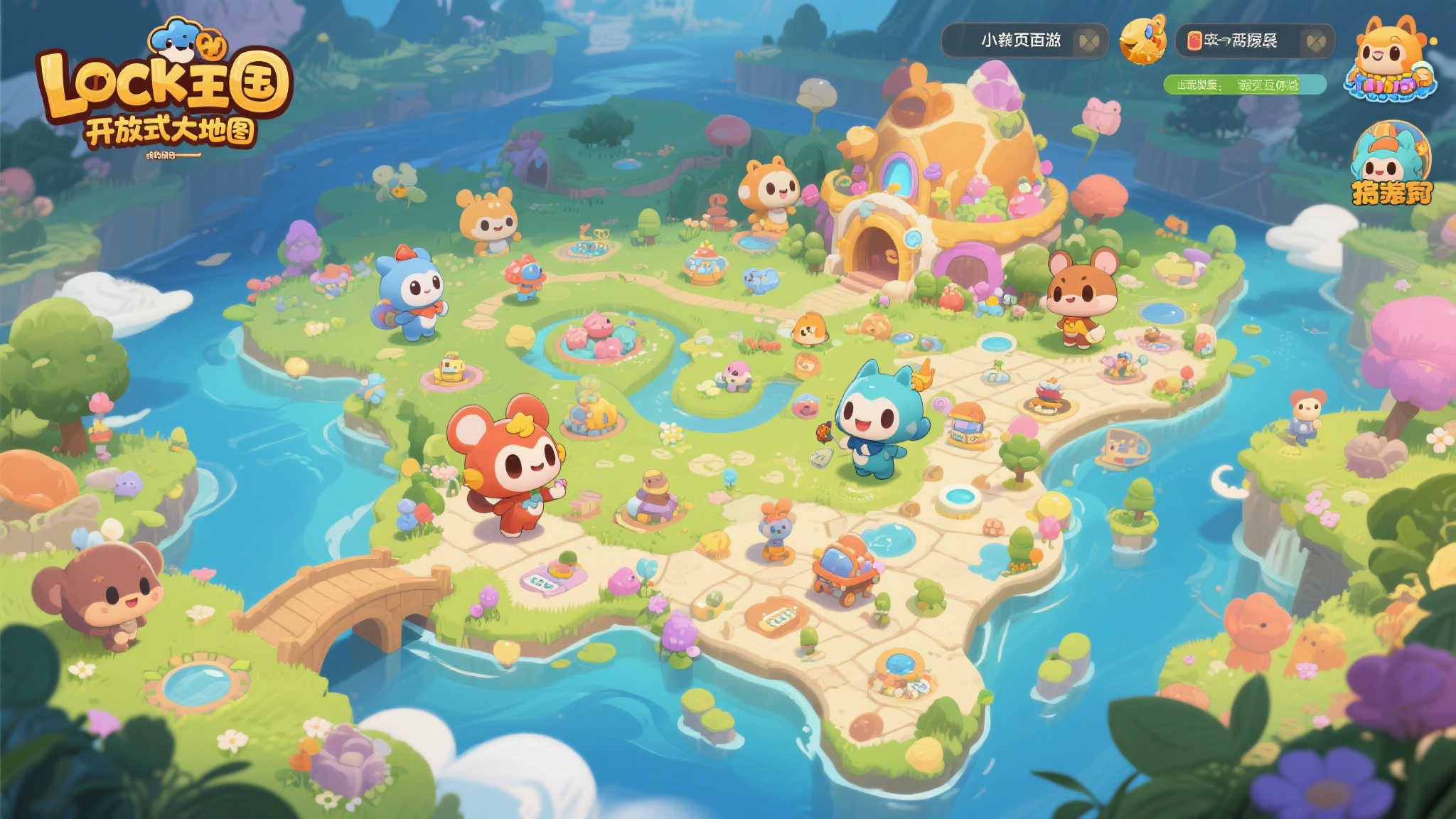This screenshot has width=1456, height=819.
Task: Click the Lock Kingdom logo
Action: [165, 89]
